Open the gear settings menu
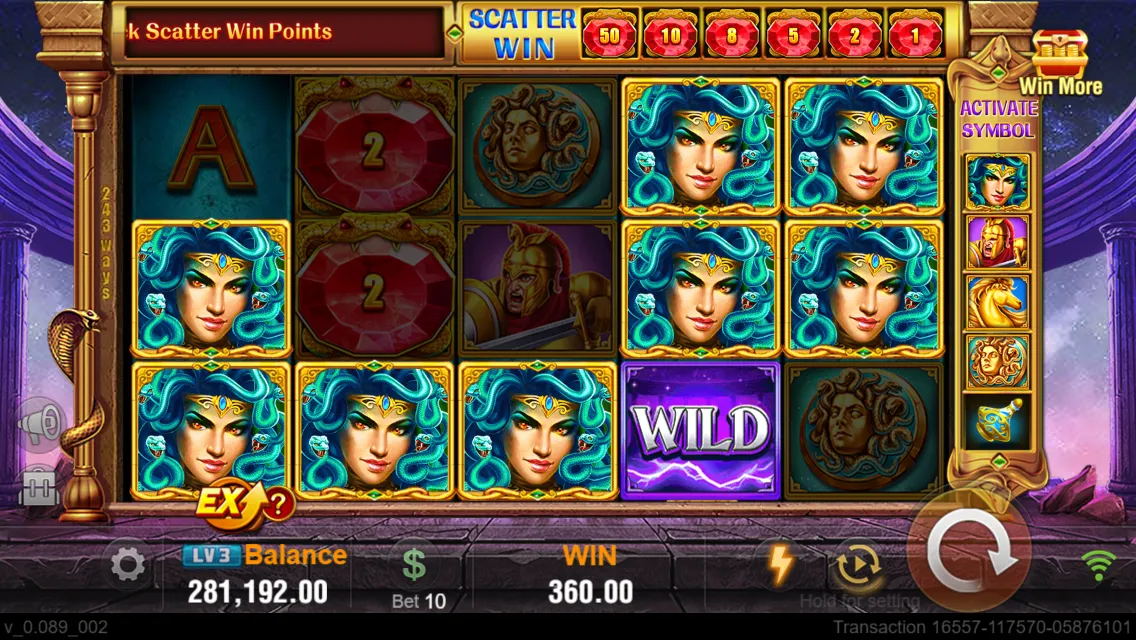The height and width of the screenshot is (640, 1136). pos(127,566)
